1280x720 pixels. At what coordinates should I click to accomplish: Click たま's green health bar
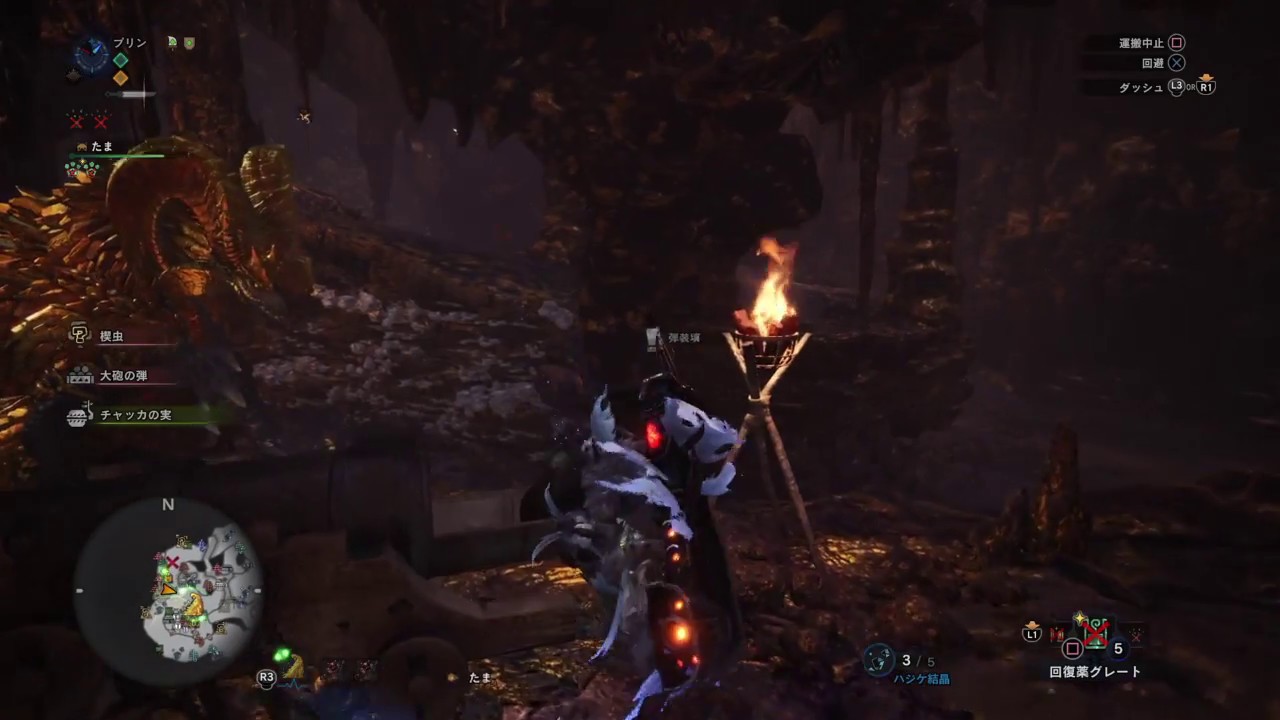117,155
